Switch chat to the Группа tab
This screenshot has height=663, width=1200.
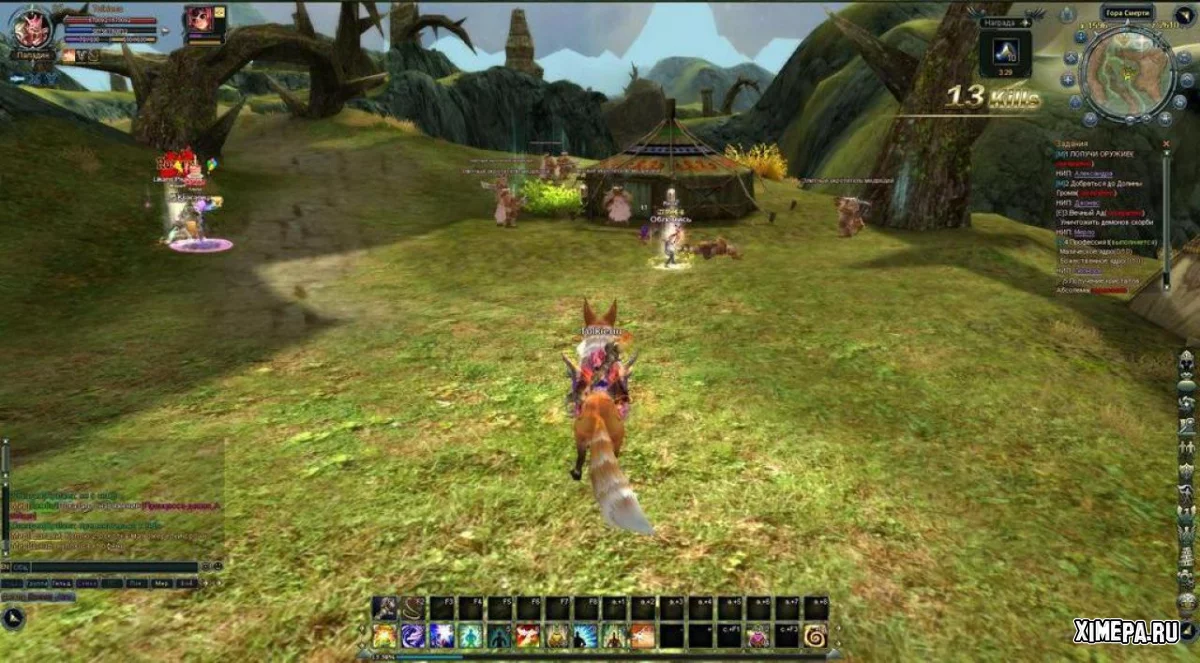[38, 582]
